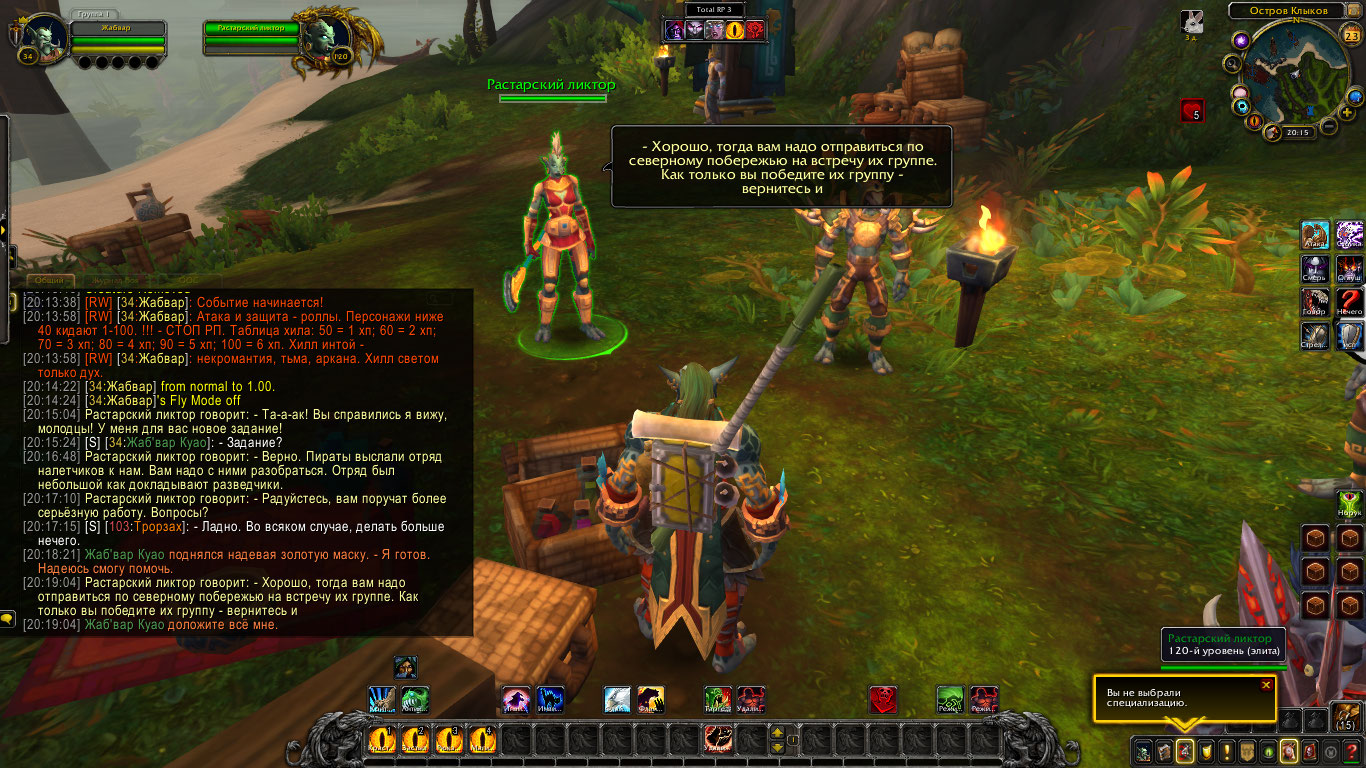This screenshot has height=768, width=1366.
Task: Open the Общий chat tab
Action: [x=49, y=281]
